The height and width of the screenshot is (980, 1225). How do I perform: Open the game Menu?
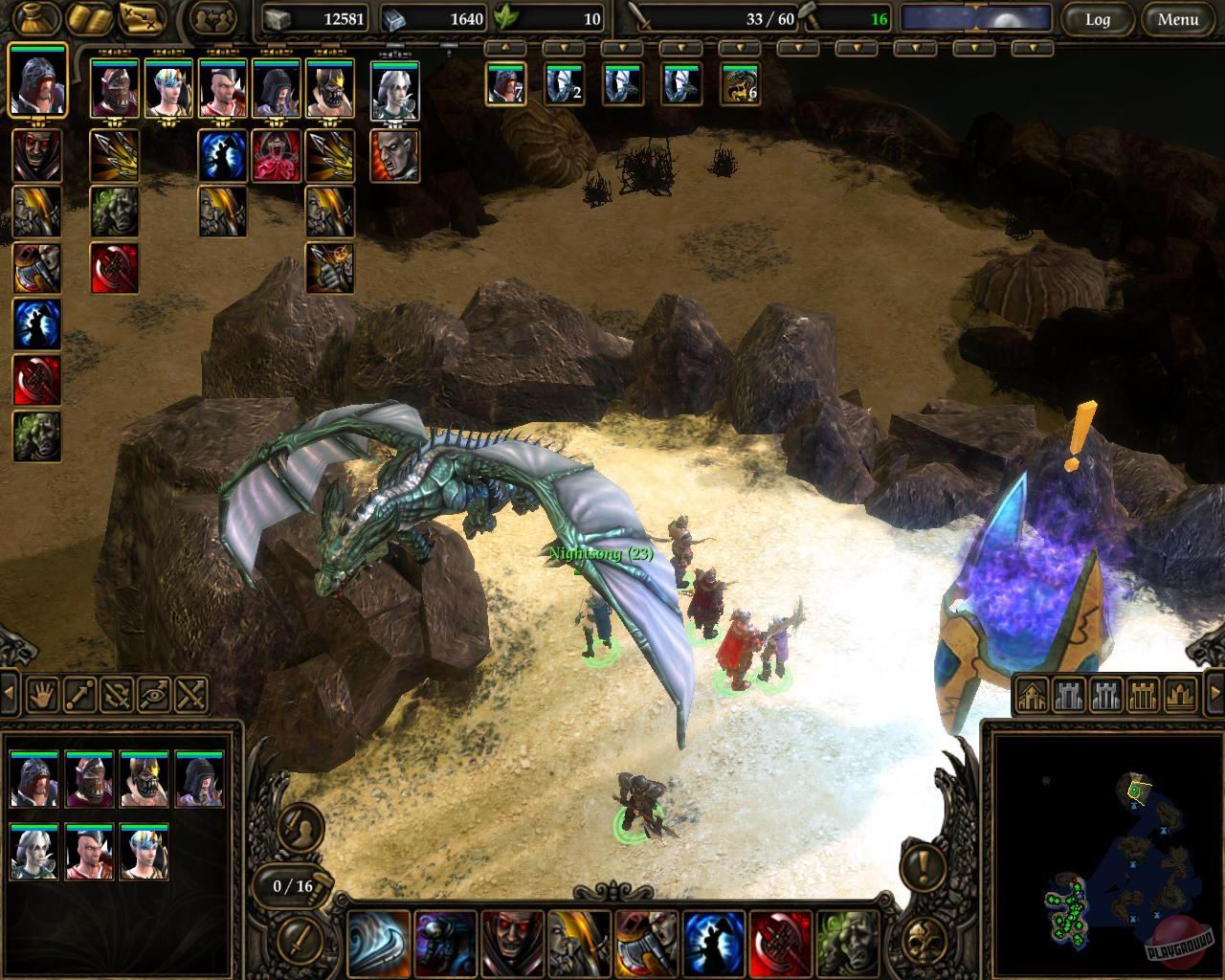click(x=1176, y=20)
